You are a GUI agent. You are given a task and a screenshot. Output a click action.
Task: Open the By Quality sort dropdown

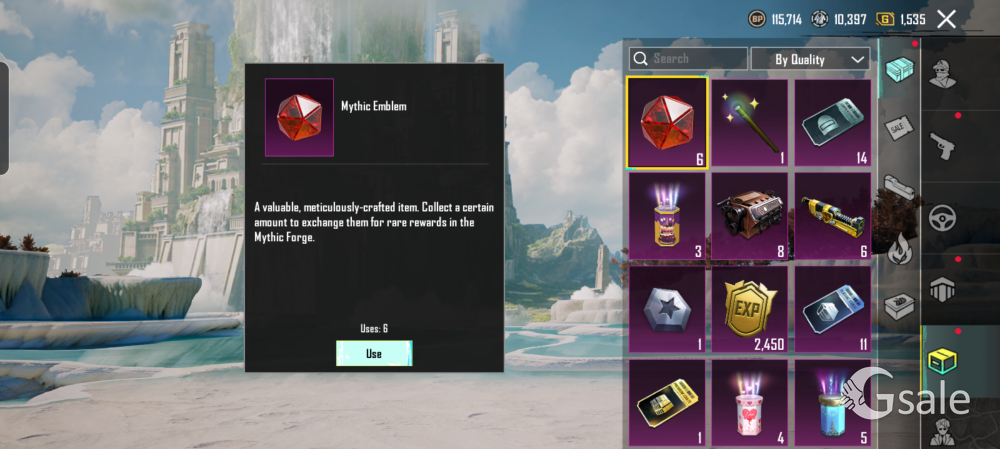coord(810,59)
